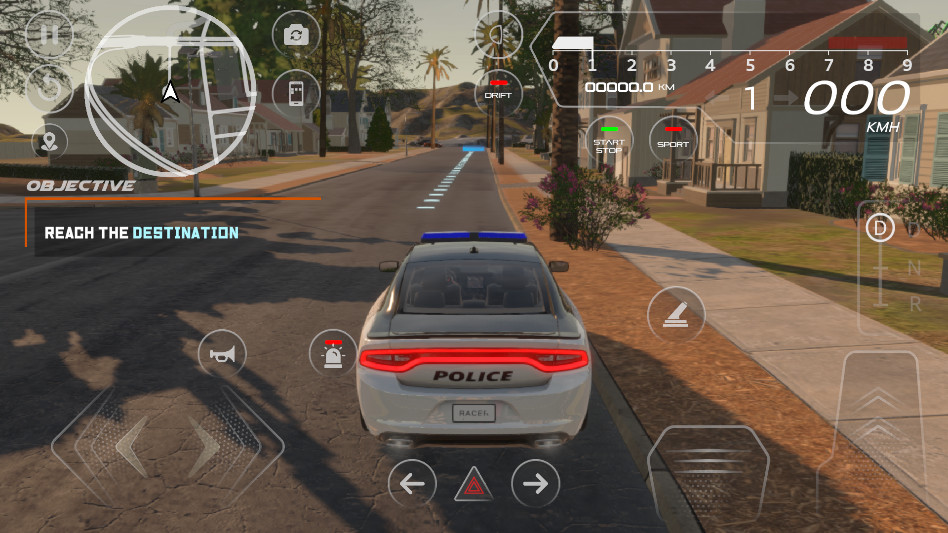Activate SPORT driving mode

(x=673, y=140)
